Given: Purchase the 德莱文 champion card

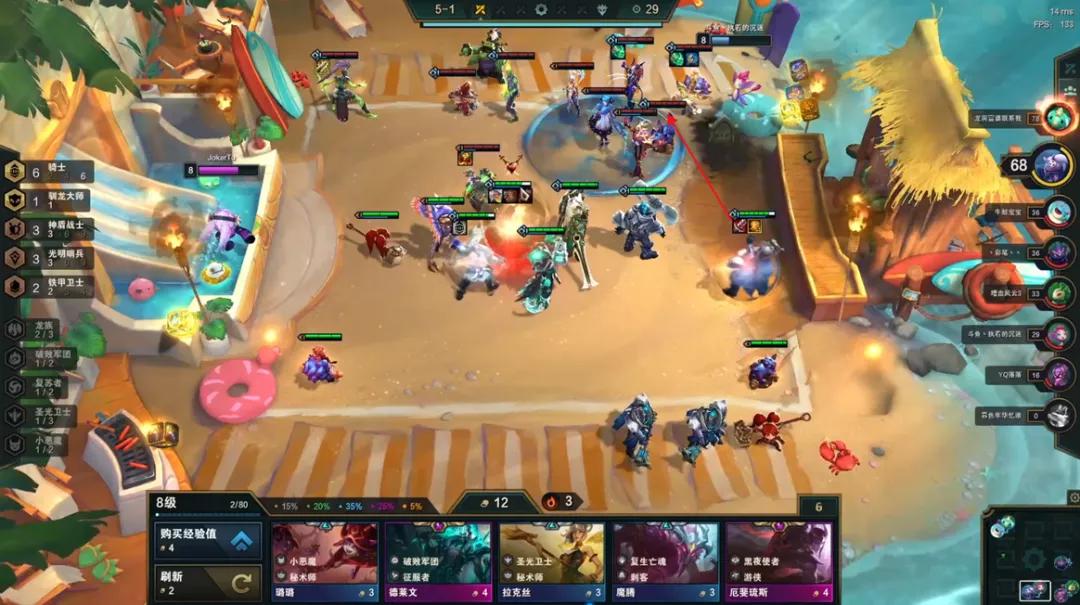Looking at the screenshot, I should [438, 561].
